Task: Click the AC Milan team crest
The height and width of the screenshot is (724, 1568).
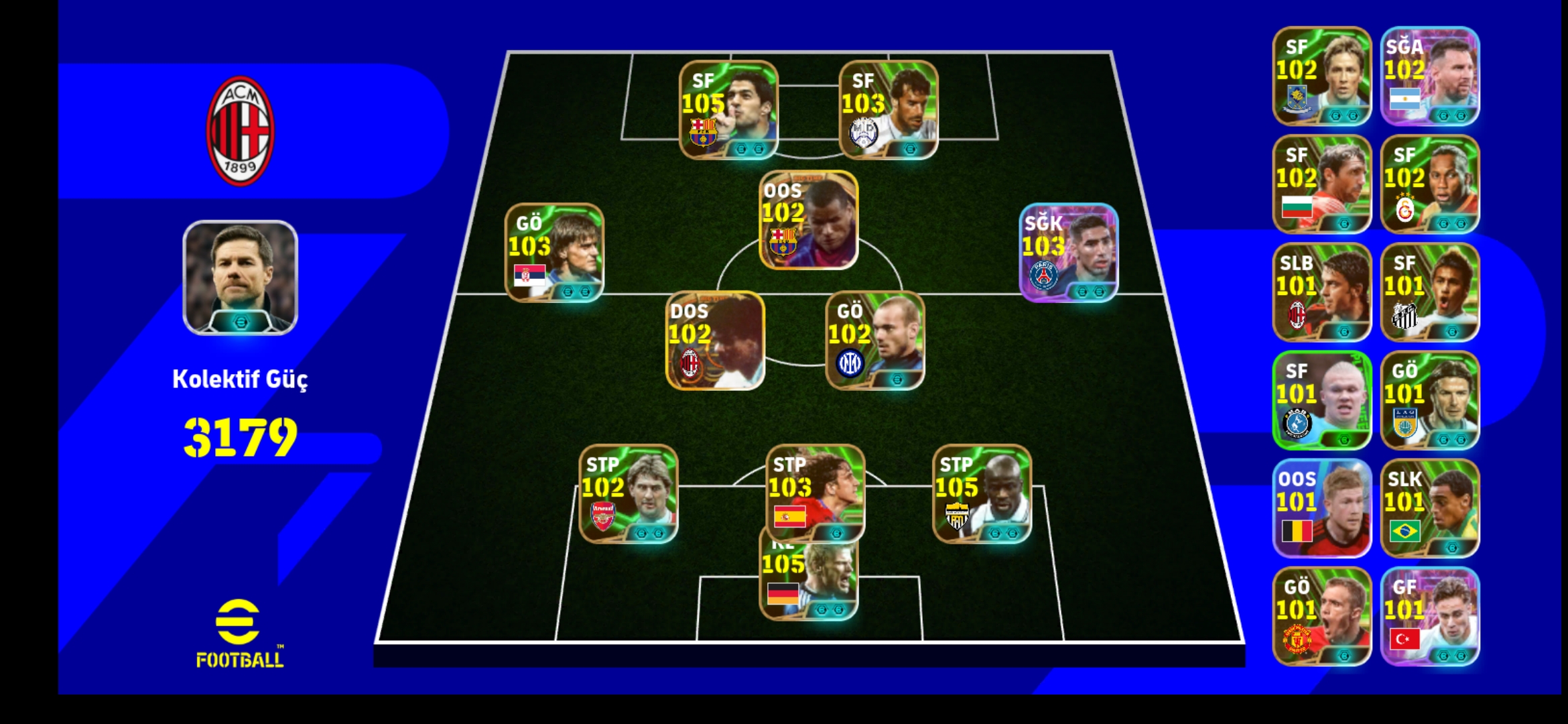Action: click(240, 131)
